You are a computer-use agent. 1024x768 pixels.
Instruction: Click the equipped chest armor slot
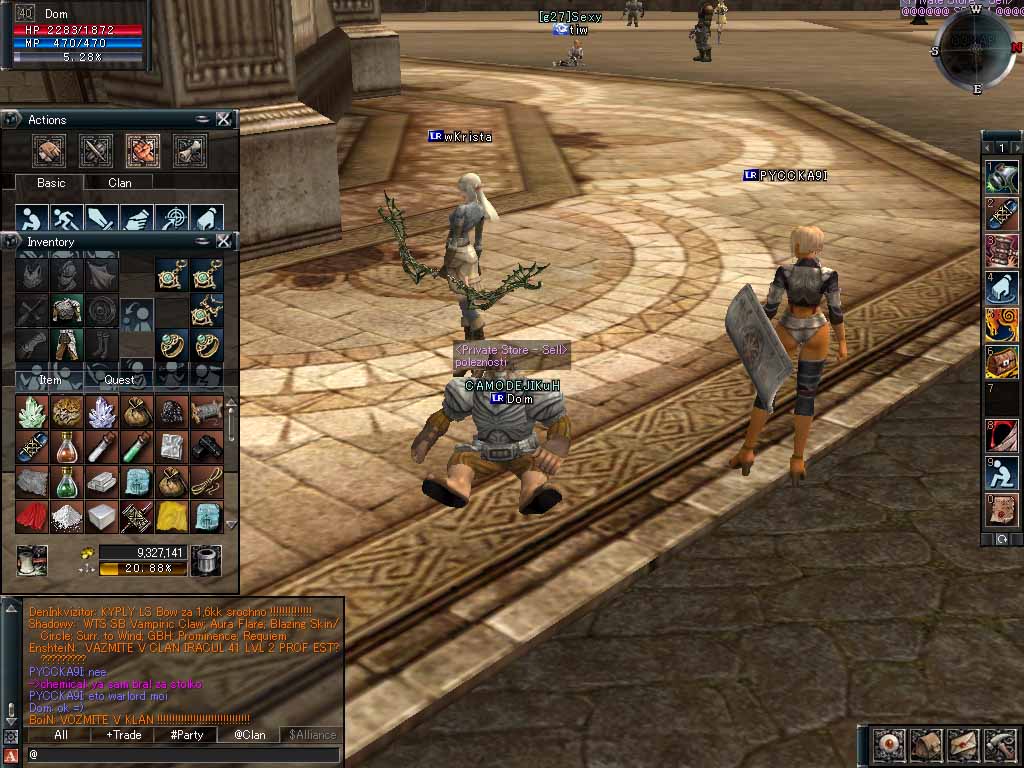click(67, 309)
